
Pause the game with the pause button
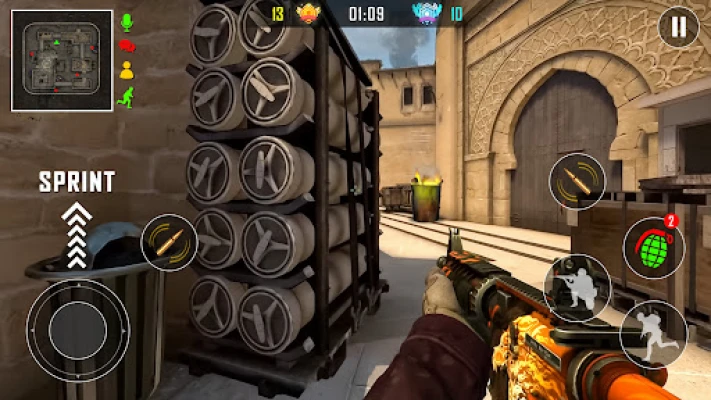[678, 27]
